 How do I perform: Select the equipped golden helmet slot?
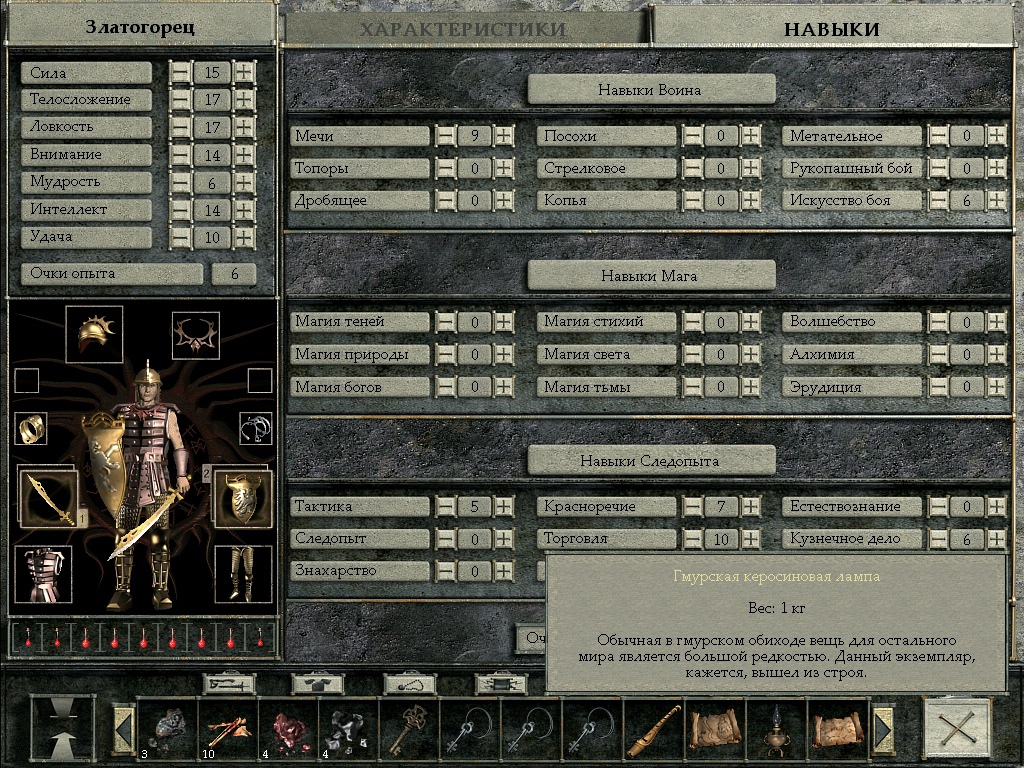94,334
